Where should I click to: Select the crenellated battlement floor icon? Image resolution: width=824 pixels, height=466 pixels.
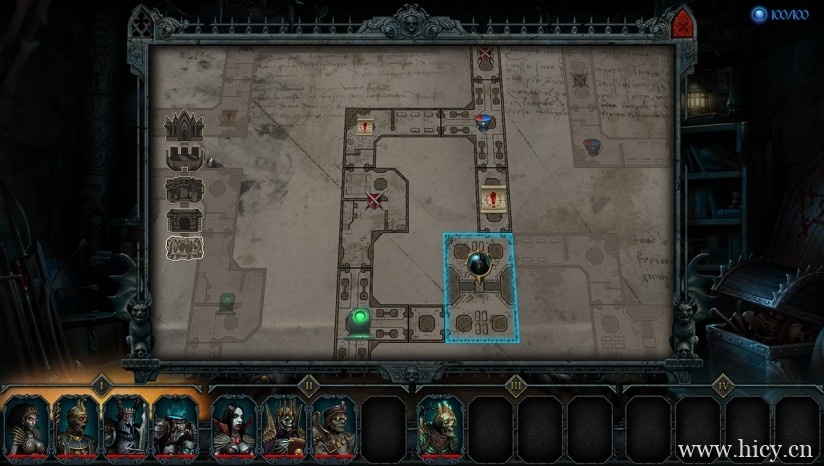tap(185, 158)
